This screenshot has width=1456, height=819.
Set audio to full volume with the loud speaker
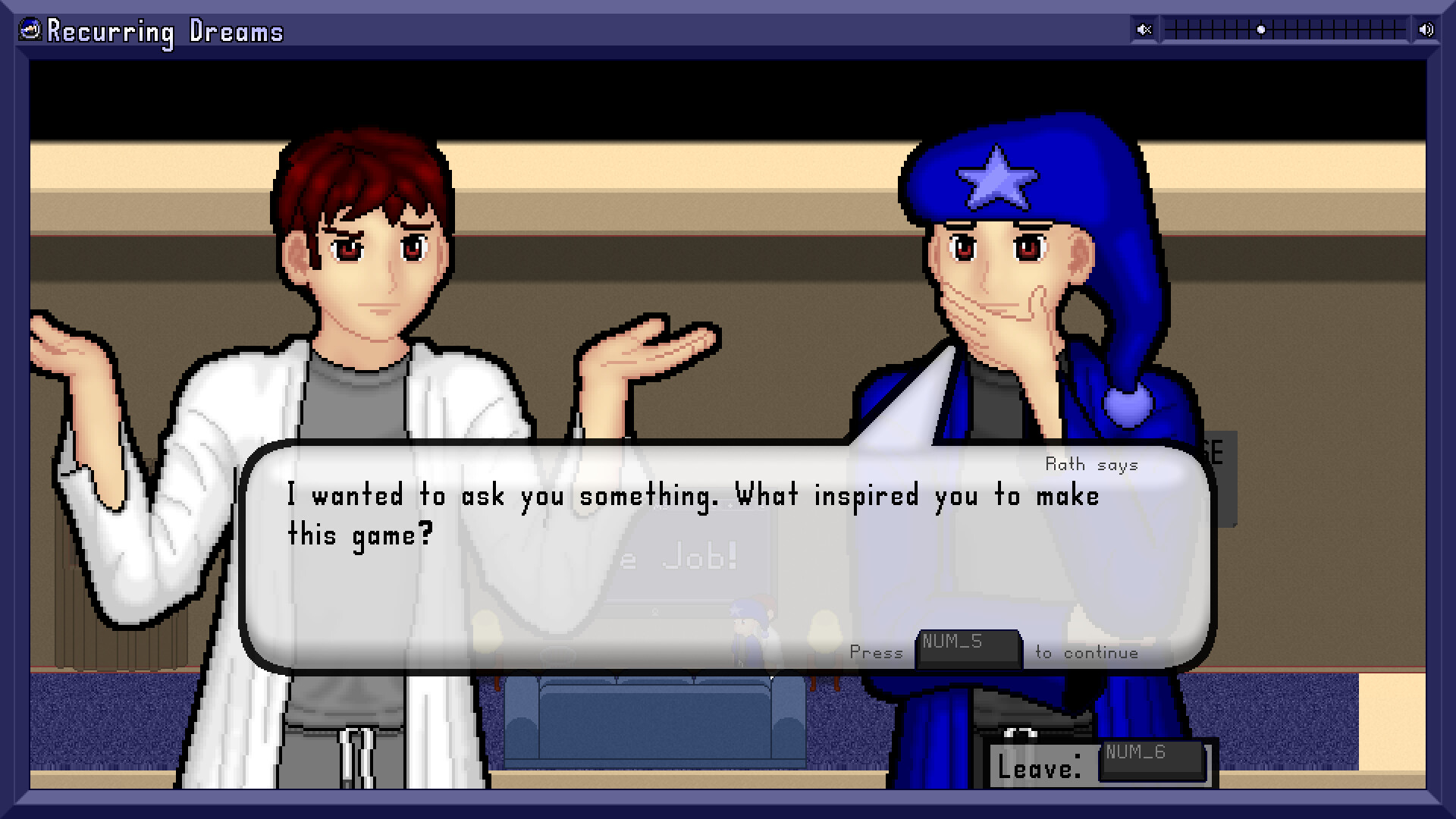pos(1425,29)
